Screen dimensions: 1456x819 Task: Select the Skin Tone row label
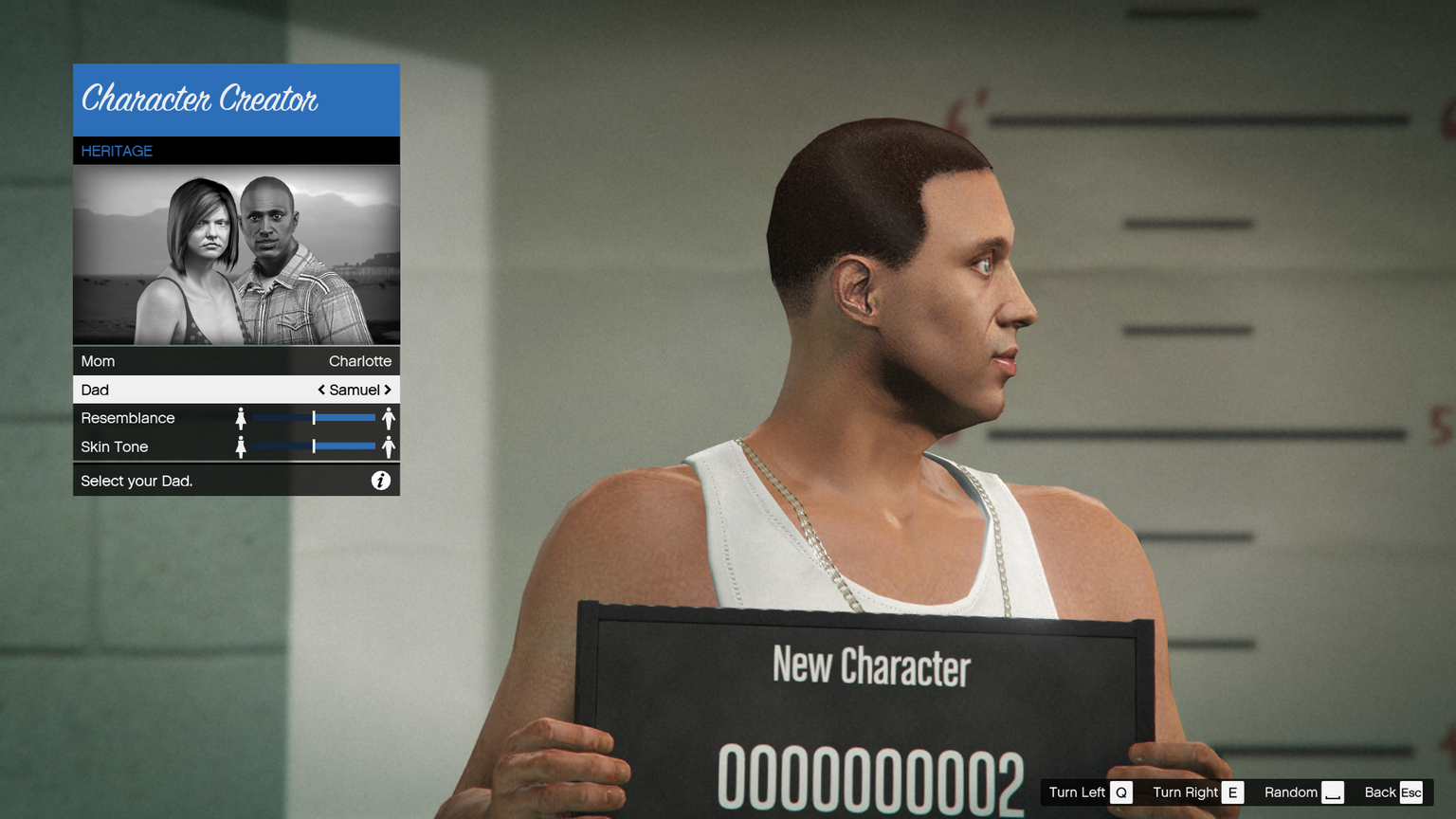pyautogui.click(x=115, y=446)
